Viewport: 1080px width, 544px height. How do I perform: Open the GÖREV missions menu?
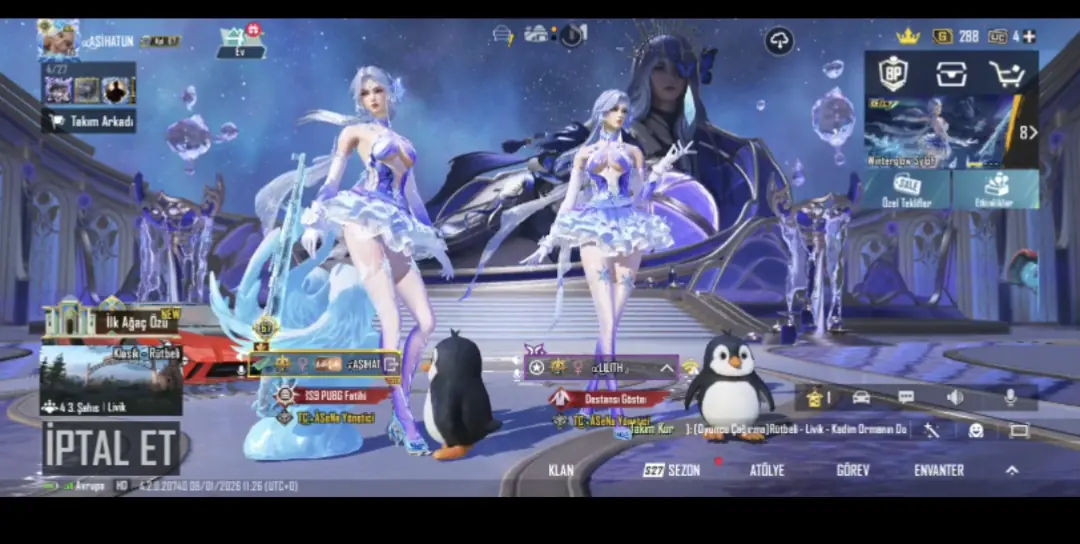[x=852, y=470]
